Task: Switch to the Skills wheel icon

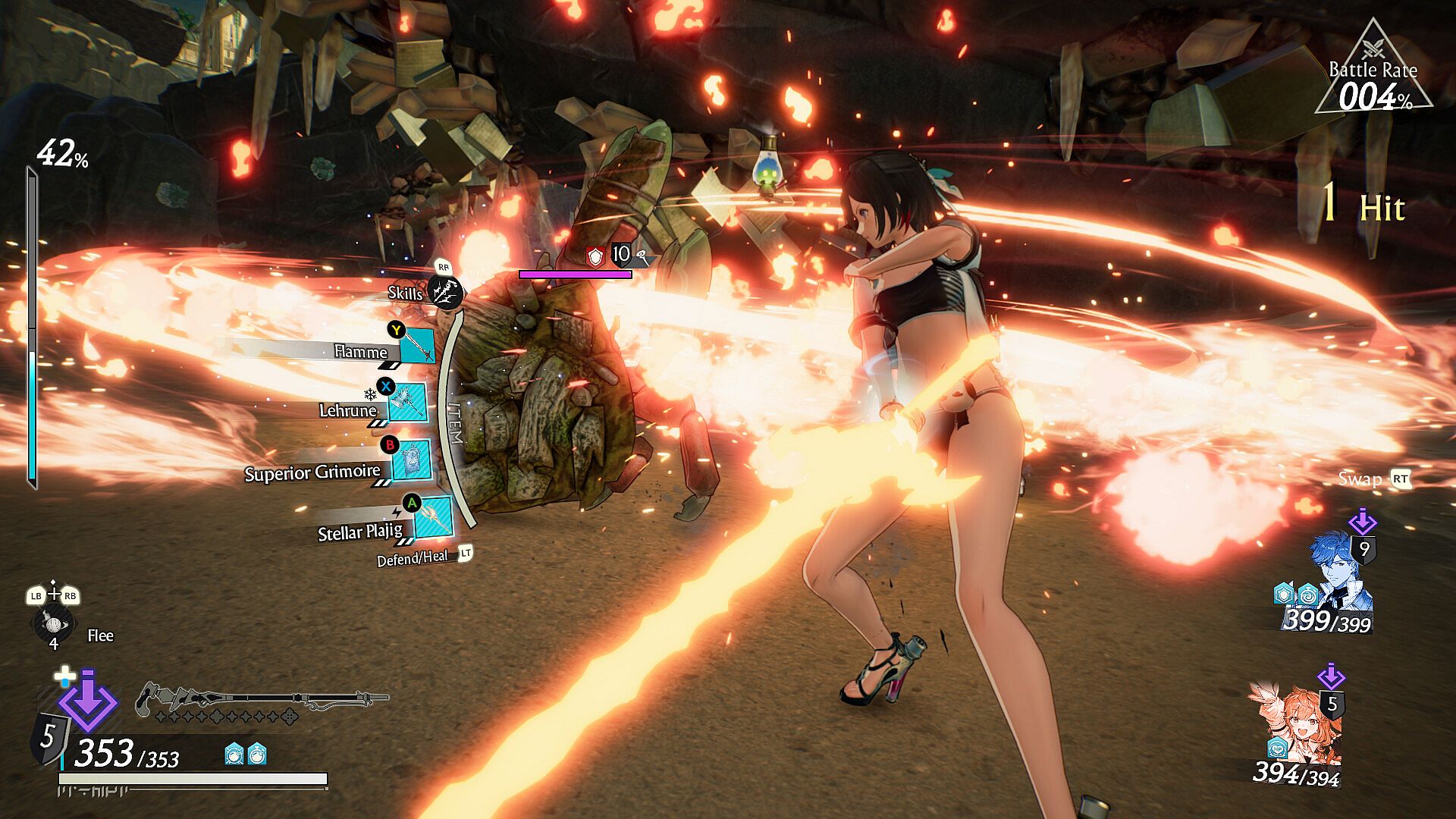Action: (444, 291)
